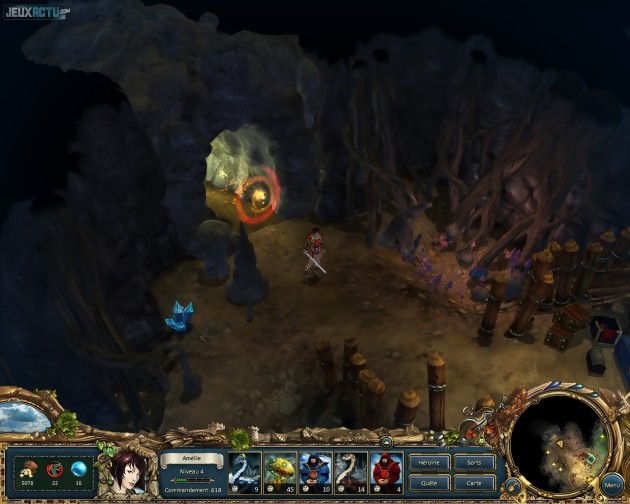
Task: Open the Quête journal
Action: (429, 481)
